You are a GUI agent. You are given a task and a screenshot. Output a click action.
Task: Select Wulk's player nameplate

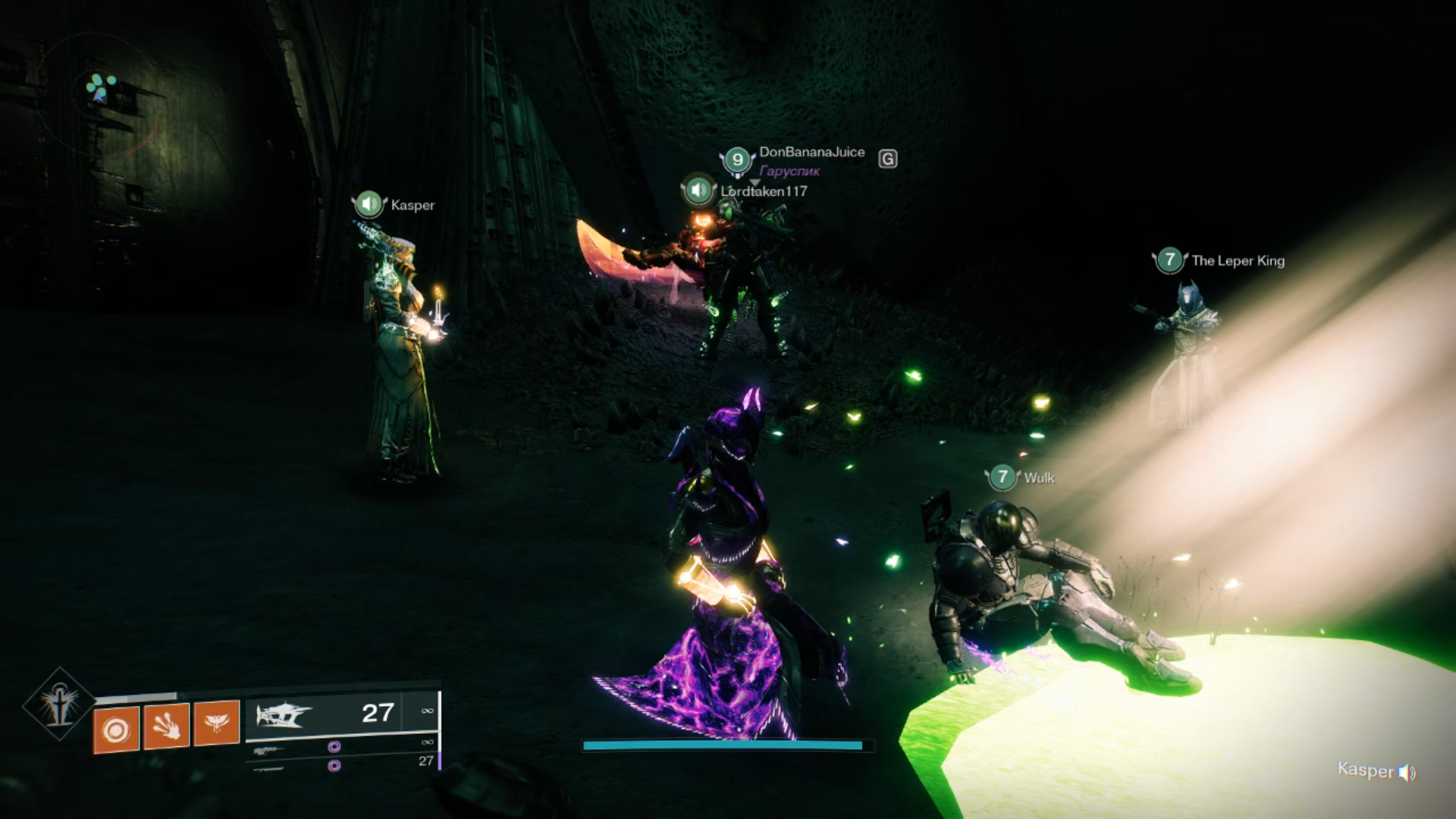coord(1038,478)
